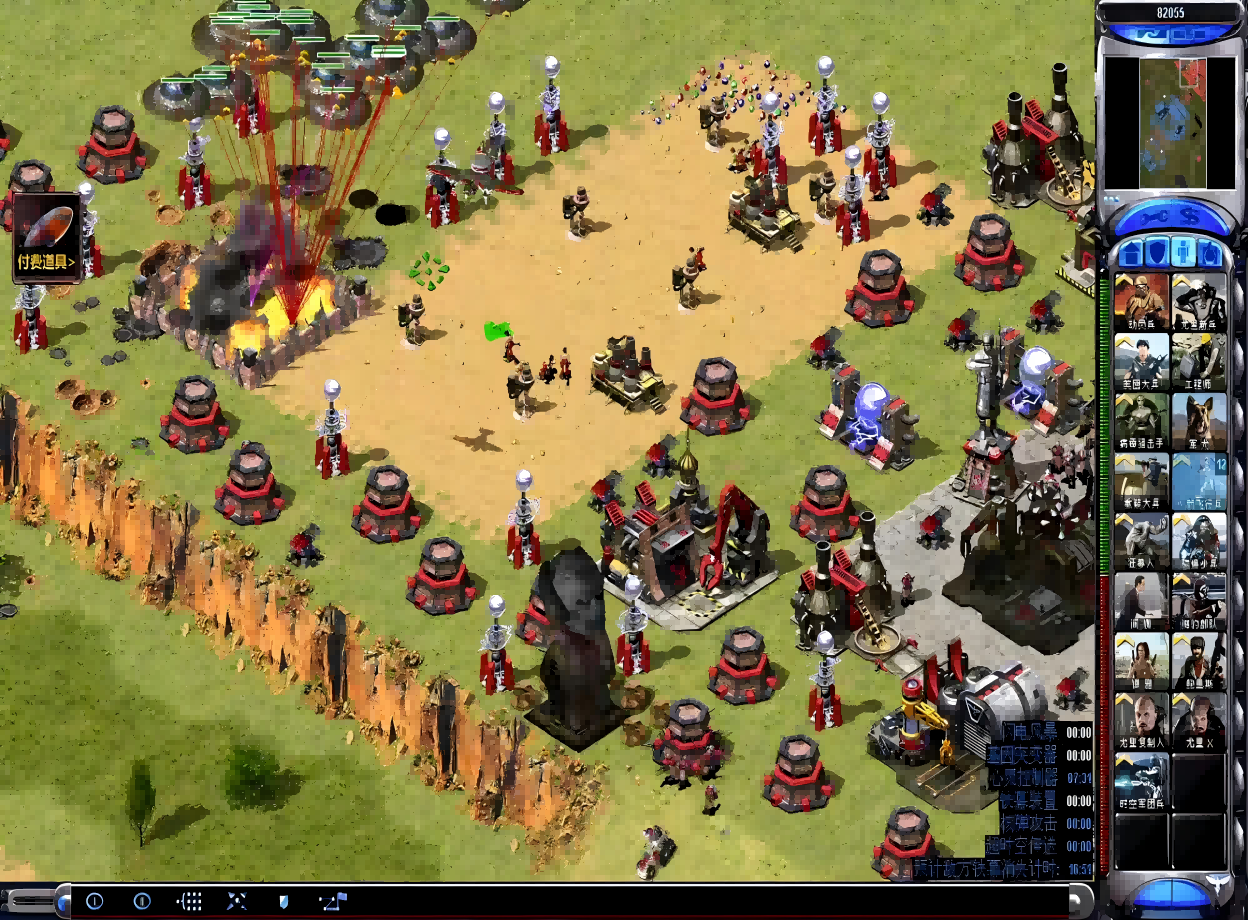Switch to the infantry production tab
This screenshot has width=1248, height=920.
click(x=1183, y=251)
